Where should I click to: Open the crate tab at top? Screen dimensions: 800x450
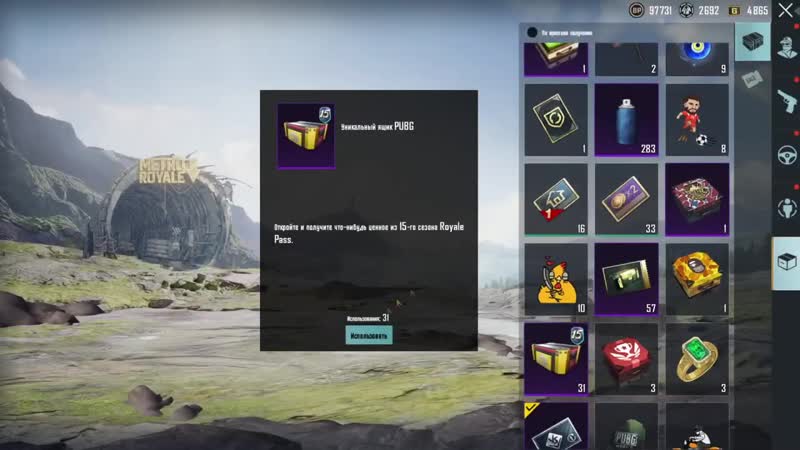(752, 42)
